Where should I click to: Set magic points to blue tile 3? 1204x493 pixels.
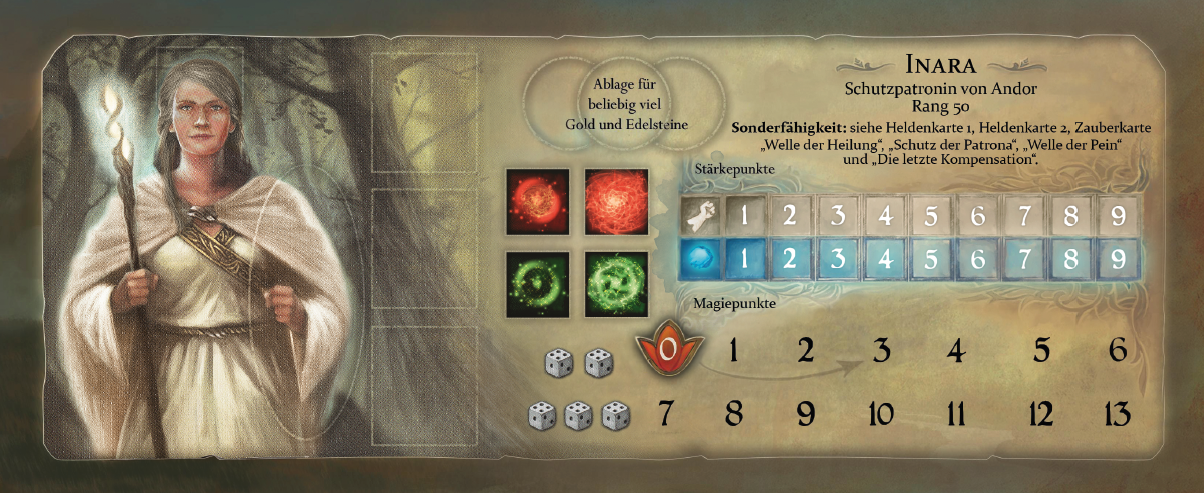click(x=838, y=258)
